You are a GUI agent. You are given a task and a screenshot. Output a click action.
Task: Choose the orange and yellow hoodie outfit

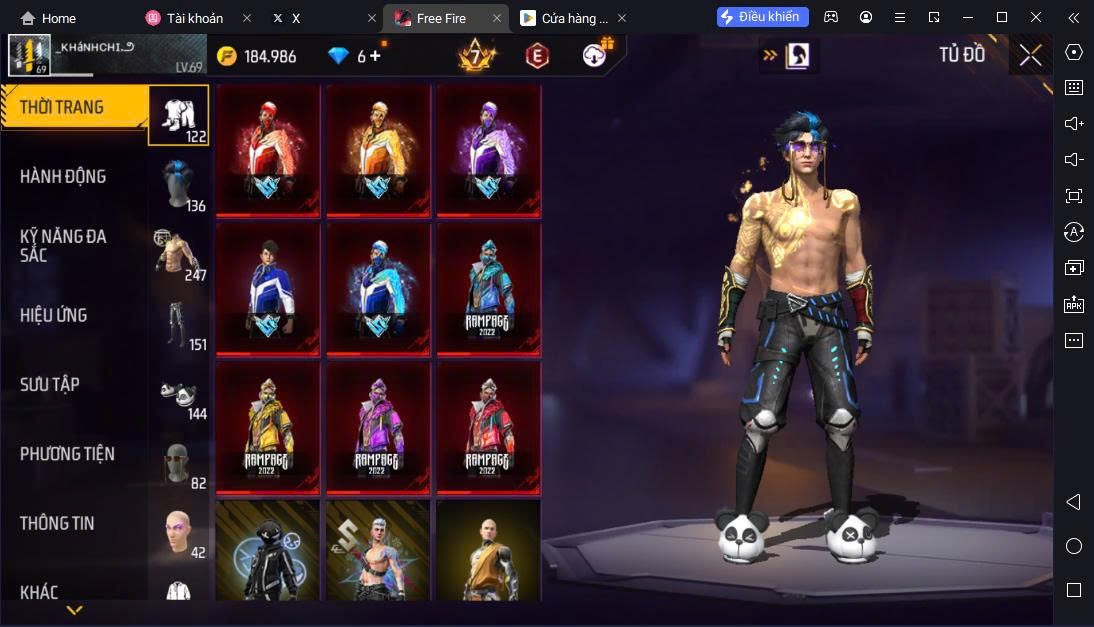click(x=378, y=150)
